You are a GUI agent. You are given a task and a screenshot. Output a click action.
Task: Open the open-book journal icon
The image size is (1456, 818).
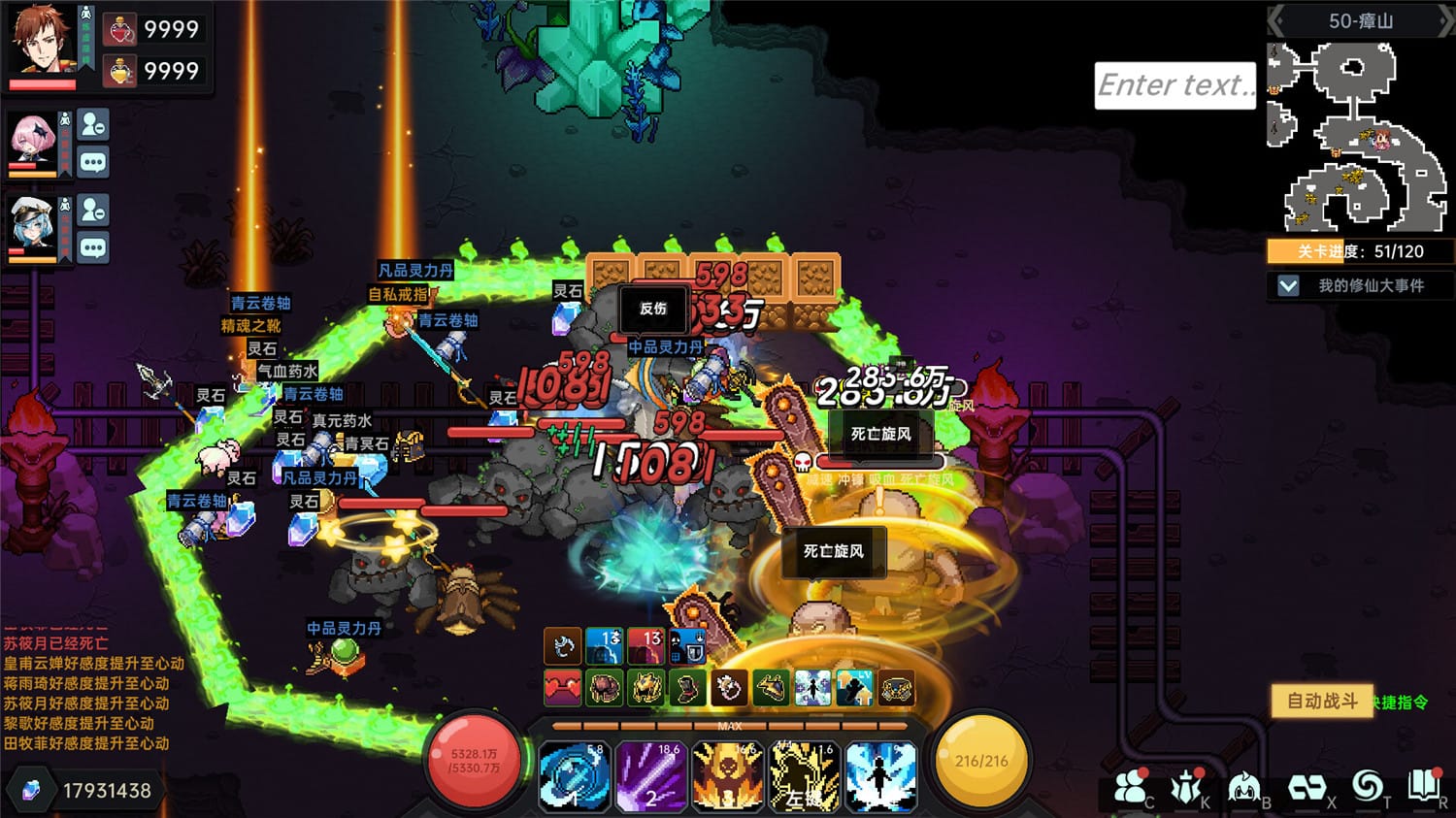point(1424,785)
